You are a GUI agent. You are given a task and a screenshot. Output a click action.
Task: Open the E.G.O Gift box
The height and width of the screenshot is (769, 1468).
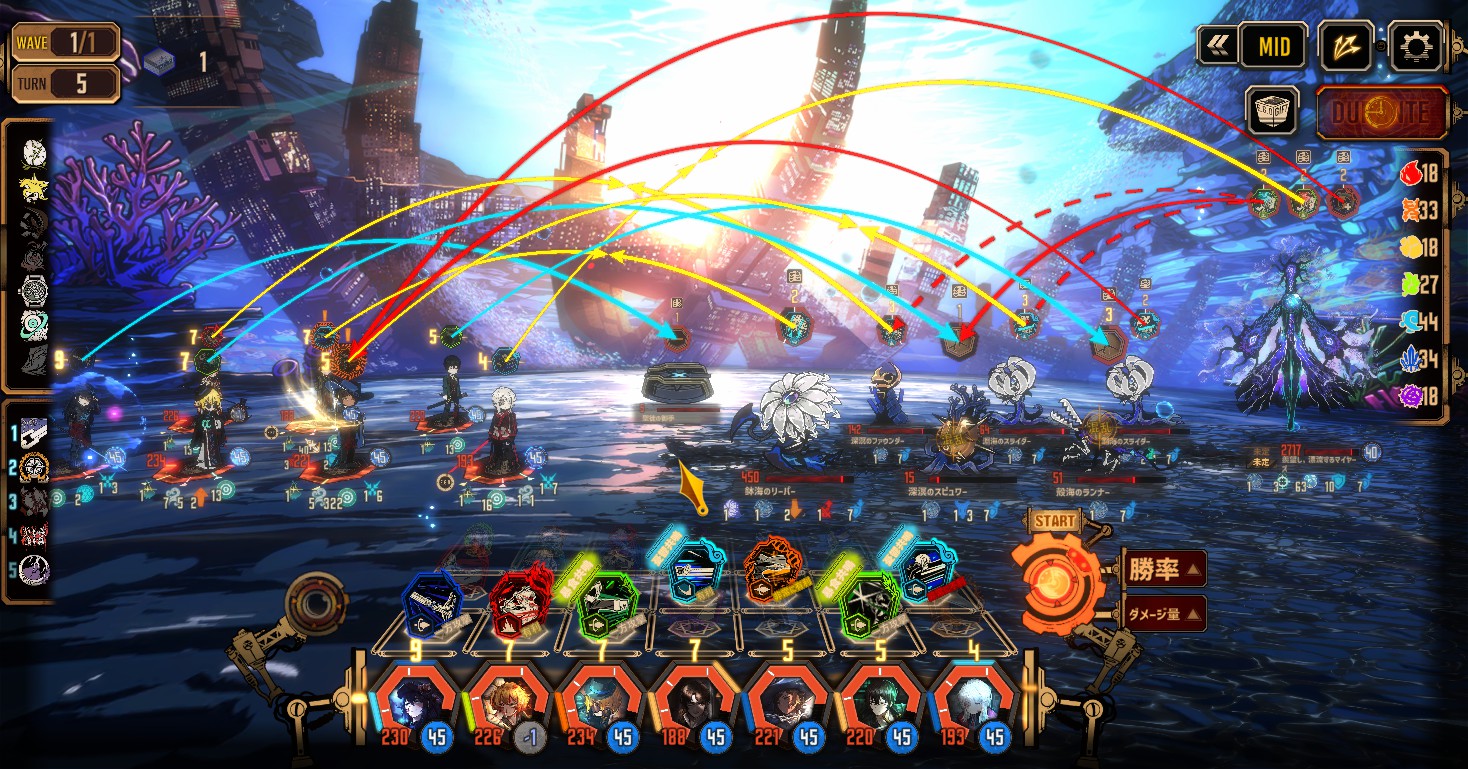[x=1273, y=109]
